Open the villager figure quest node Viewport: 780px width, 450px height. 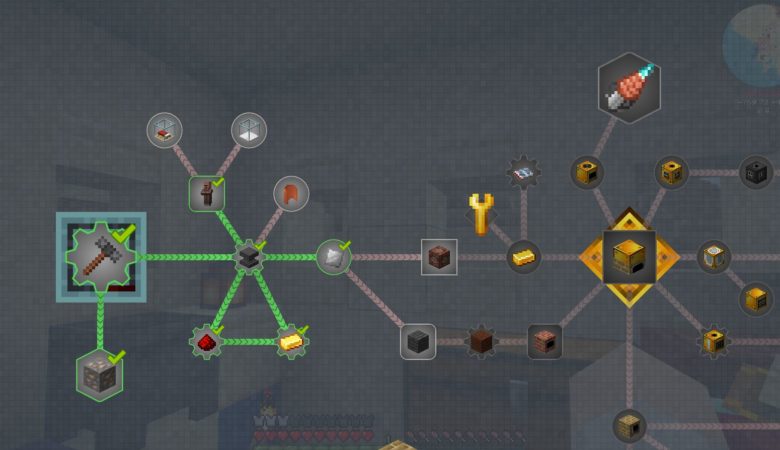click(x=206, y=194)
